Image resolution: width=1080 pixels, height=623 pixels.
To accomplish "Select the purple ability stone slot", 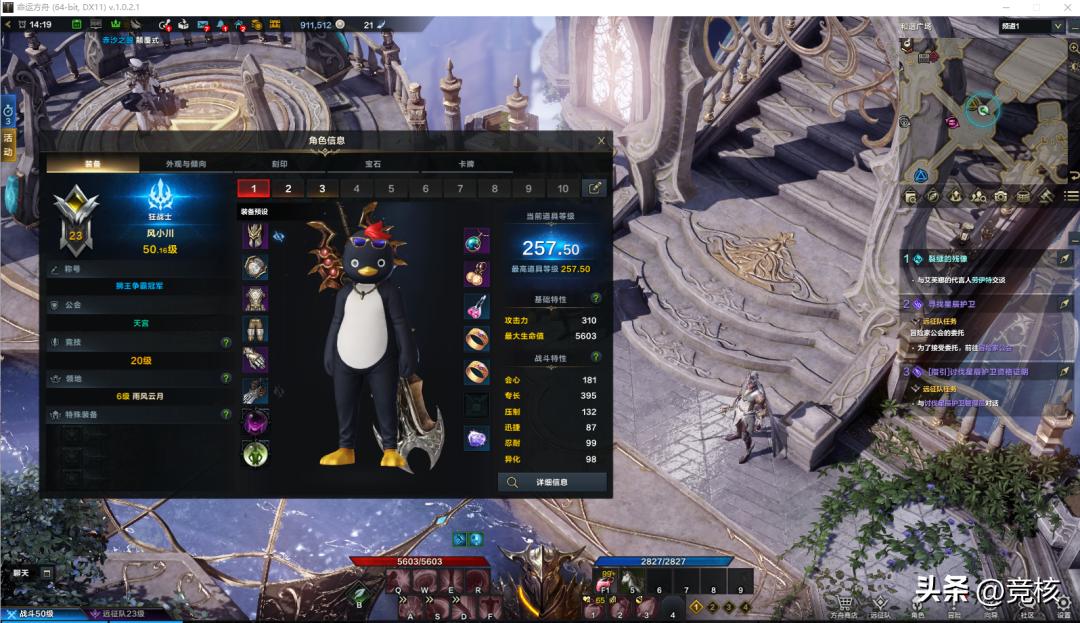I will 477,437.
